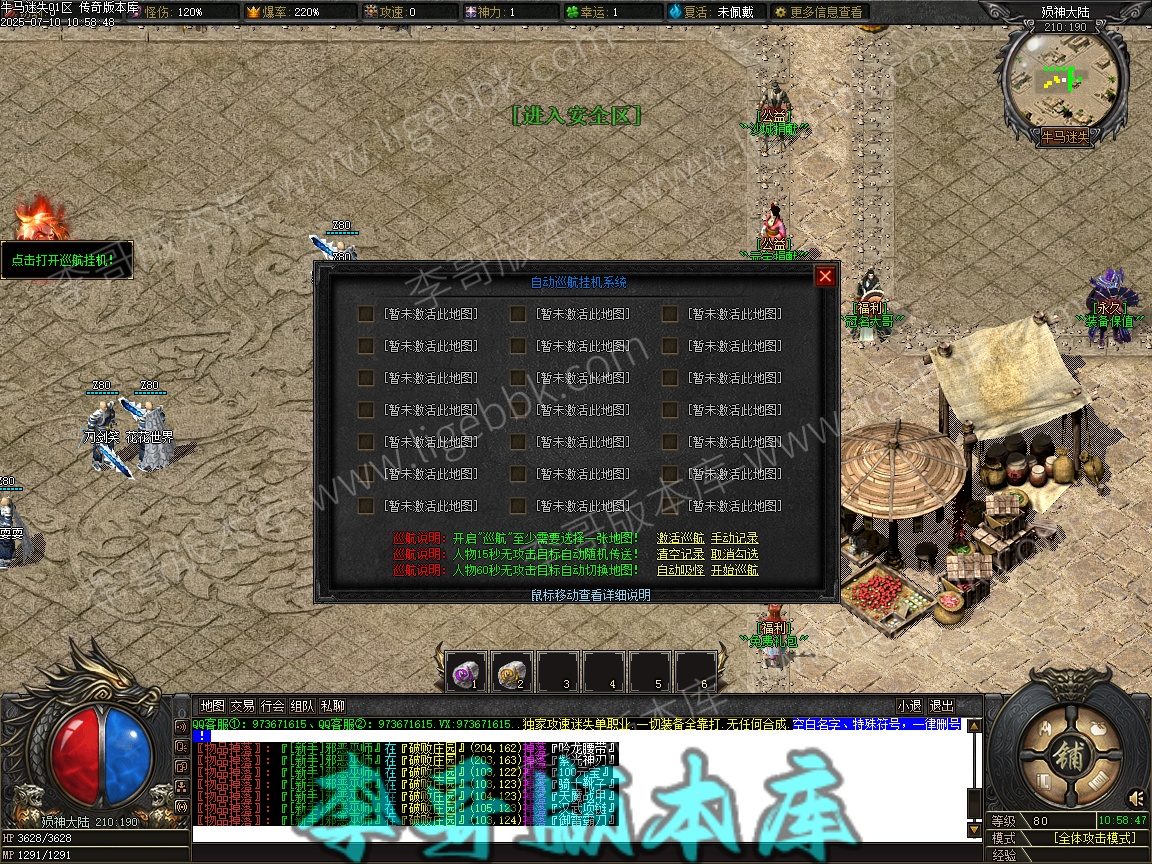
Task: Choose 清空记录 to clear records
Action: click(680, 554)
